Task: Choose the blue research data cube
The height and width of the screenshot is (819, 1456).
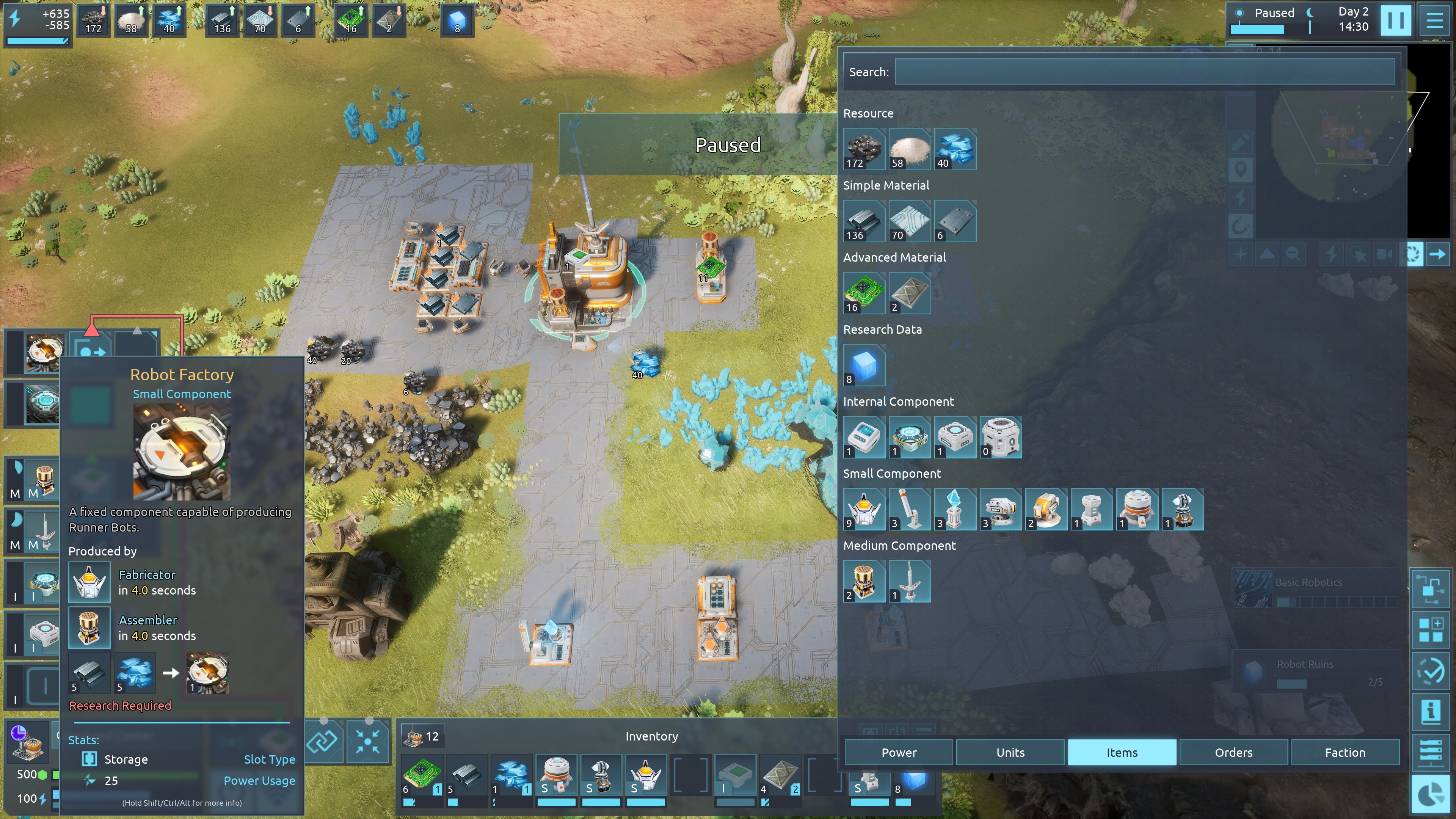Action: (x=864, y=364)
